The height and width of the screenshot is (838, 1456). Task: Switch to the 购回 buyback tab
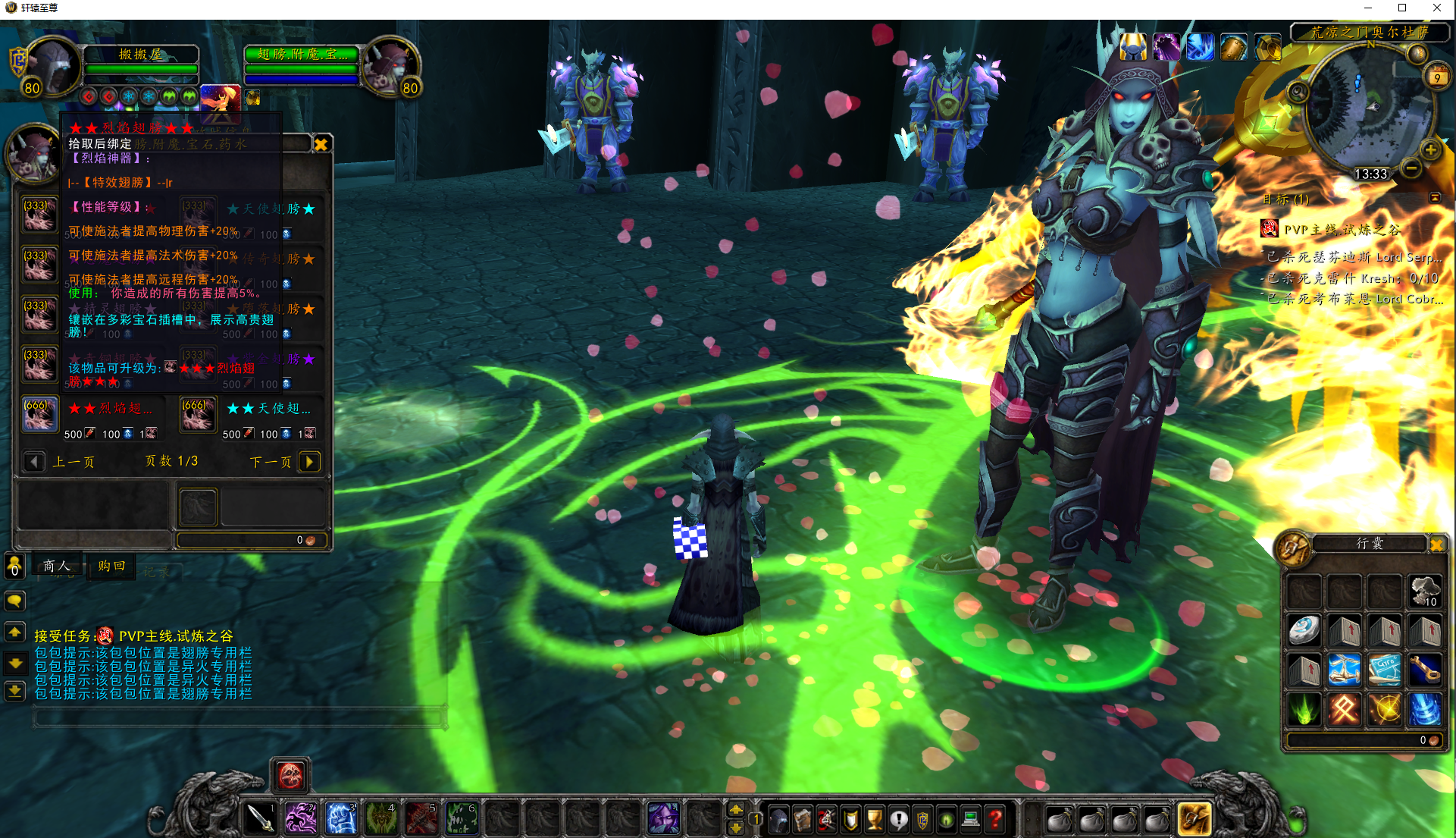tap(111, 566)
